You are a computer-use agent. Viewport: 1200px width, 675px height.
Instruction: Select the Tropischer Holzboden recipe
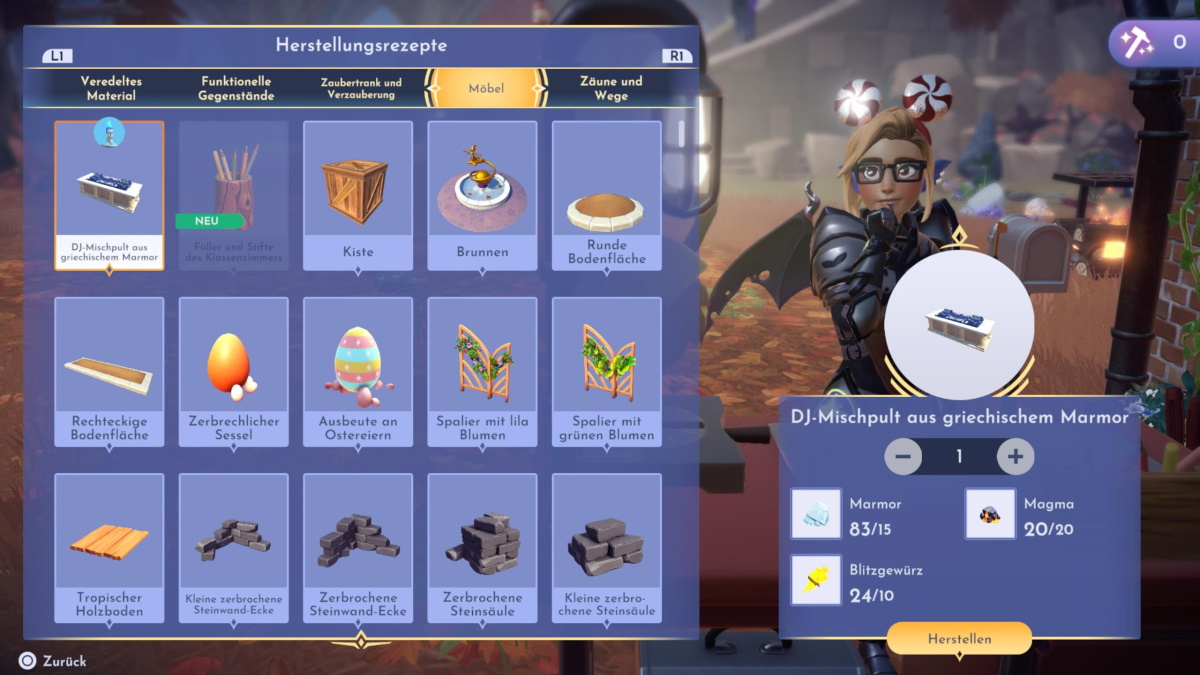coord(109,547)
